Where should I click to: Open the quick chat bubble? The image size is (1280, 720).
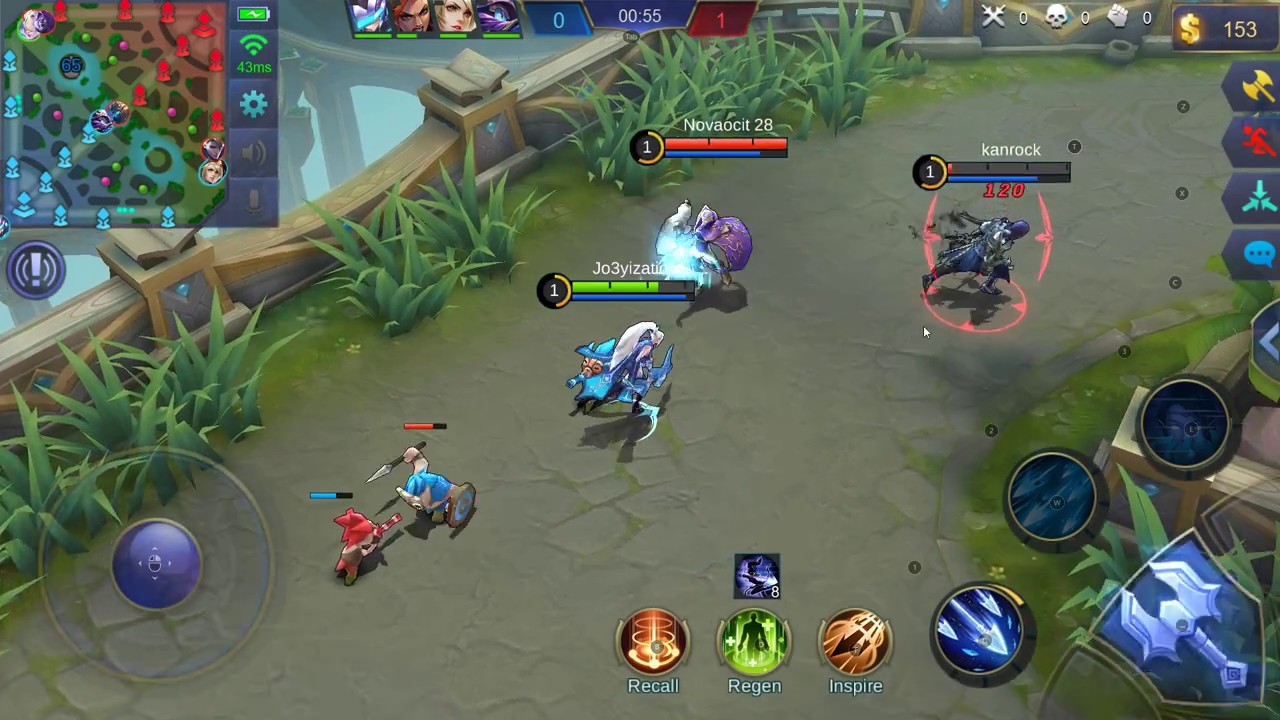[x=1259, y=255]
